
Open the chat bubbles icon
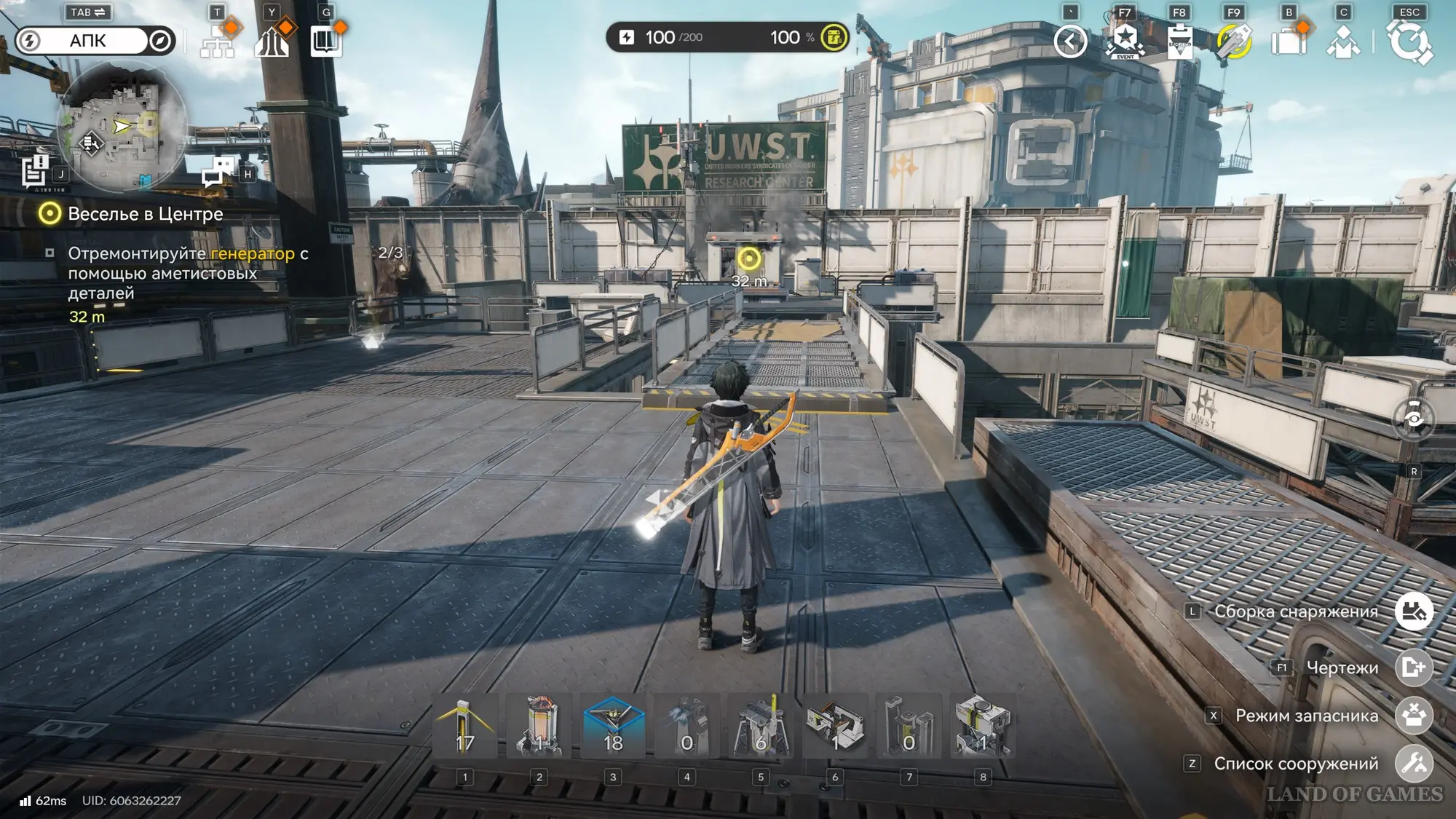[x=218, y=172]
